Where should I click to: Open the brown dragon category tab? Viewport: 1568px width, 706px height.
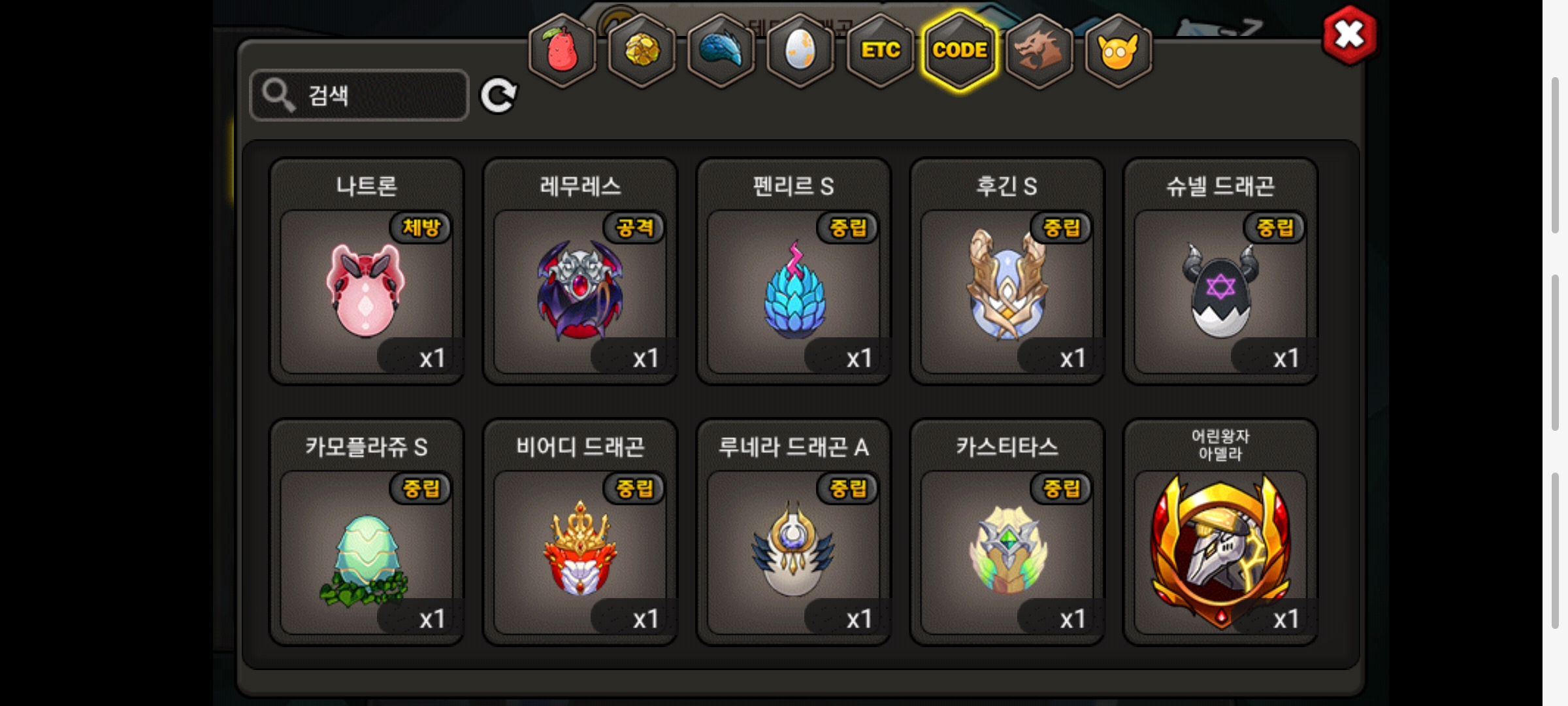click(1039, 51)
